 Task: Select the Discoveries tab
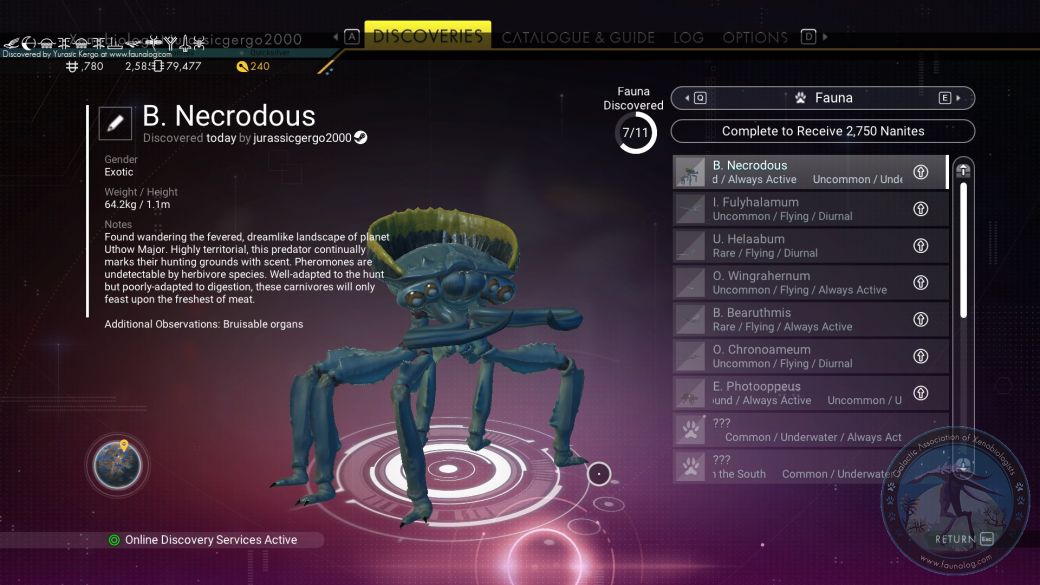point(427,36)
